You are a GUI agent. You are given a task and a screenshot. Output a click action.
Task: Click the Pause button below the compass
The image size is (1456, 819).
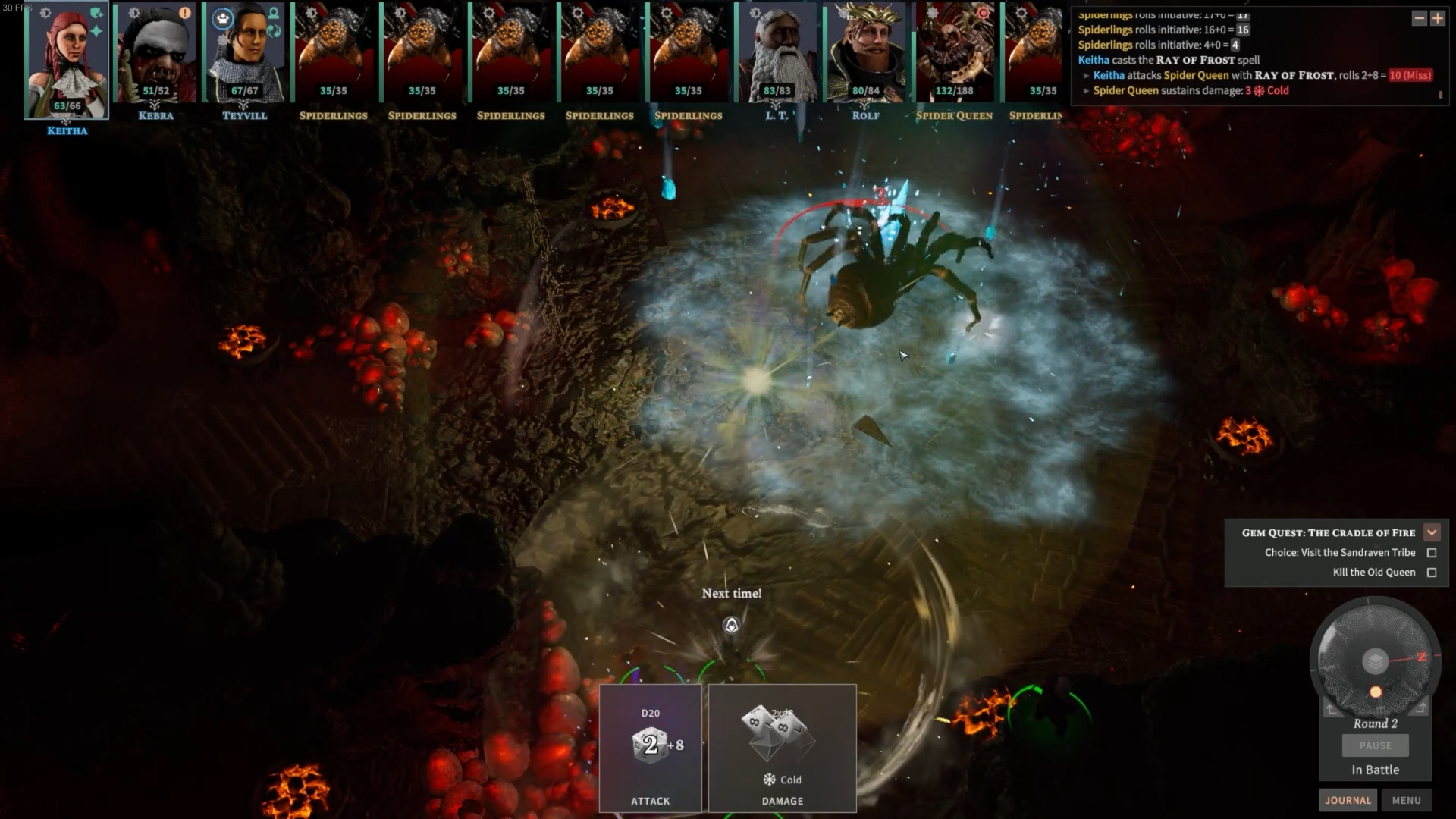(x=1375, y=745)
